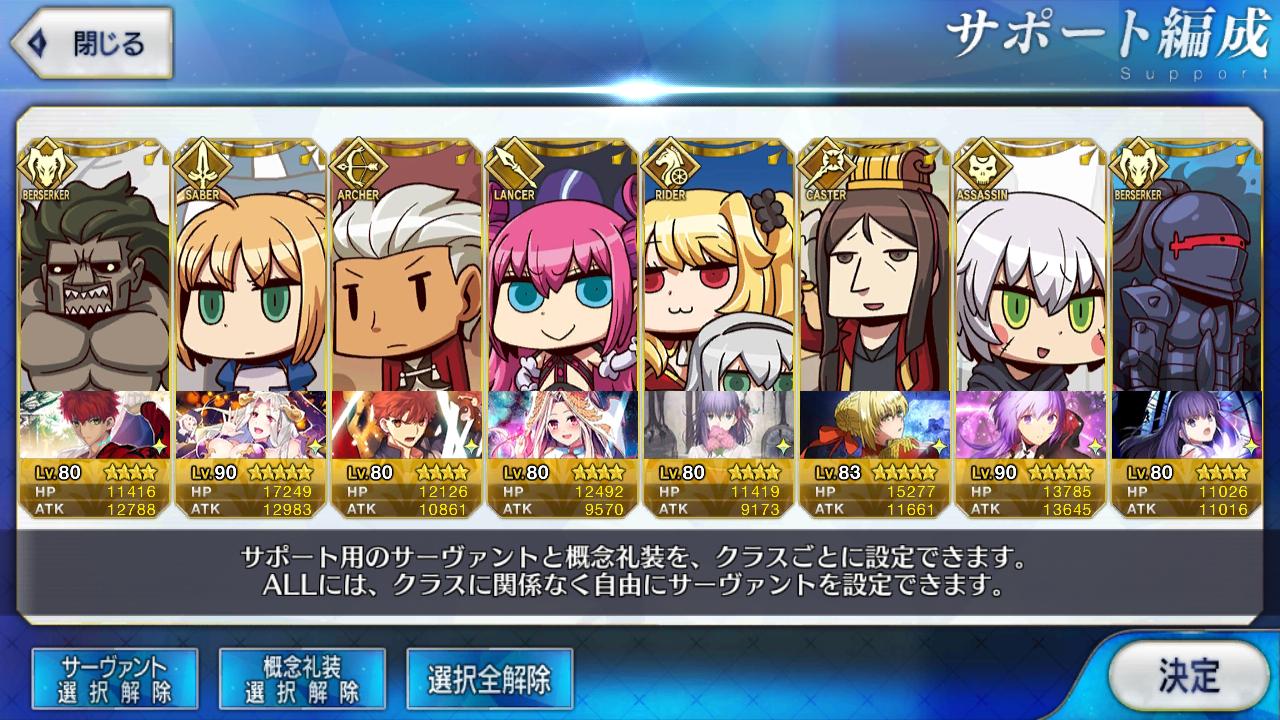Clear craft essence selection (概念礼装選択解除)
1280x720 pixels.
(x=302, y=678)
